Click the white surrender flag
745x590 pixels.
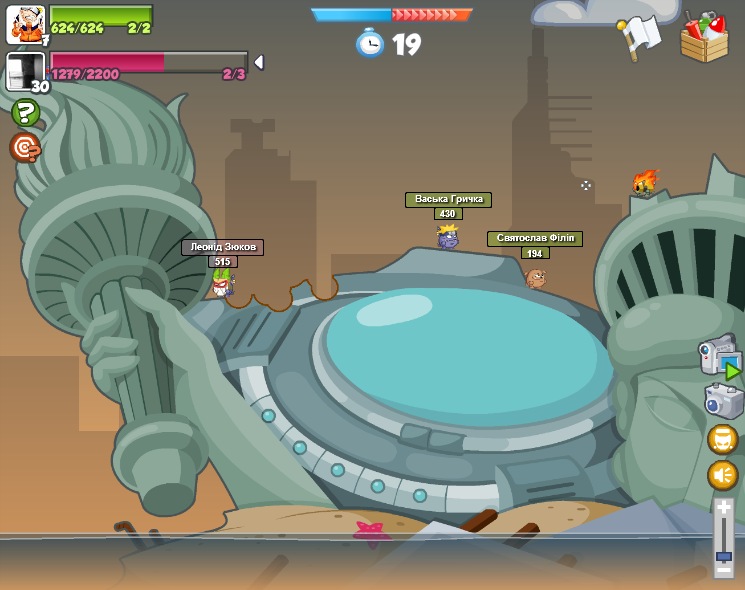[640, 37]
